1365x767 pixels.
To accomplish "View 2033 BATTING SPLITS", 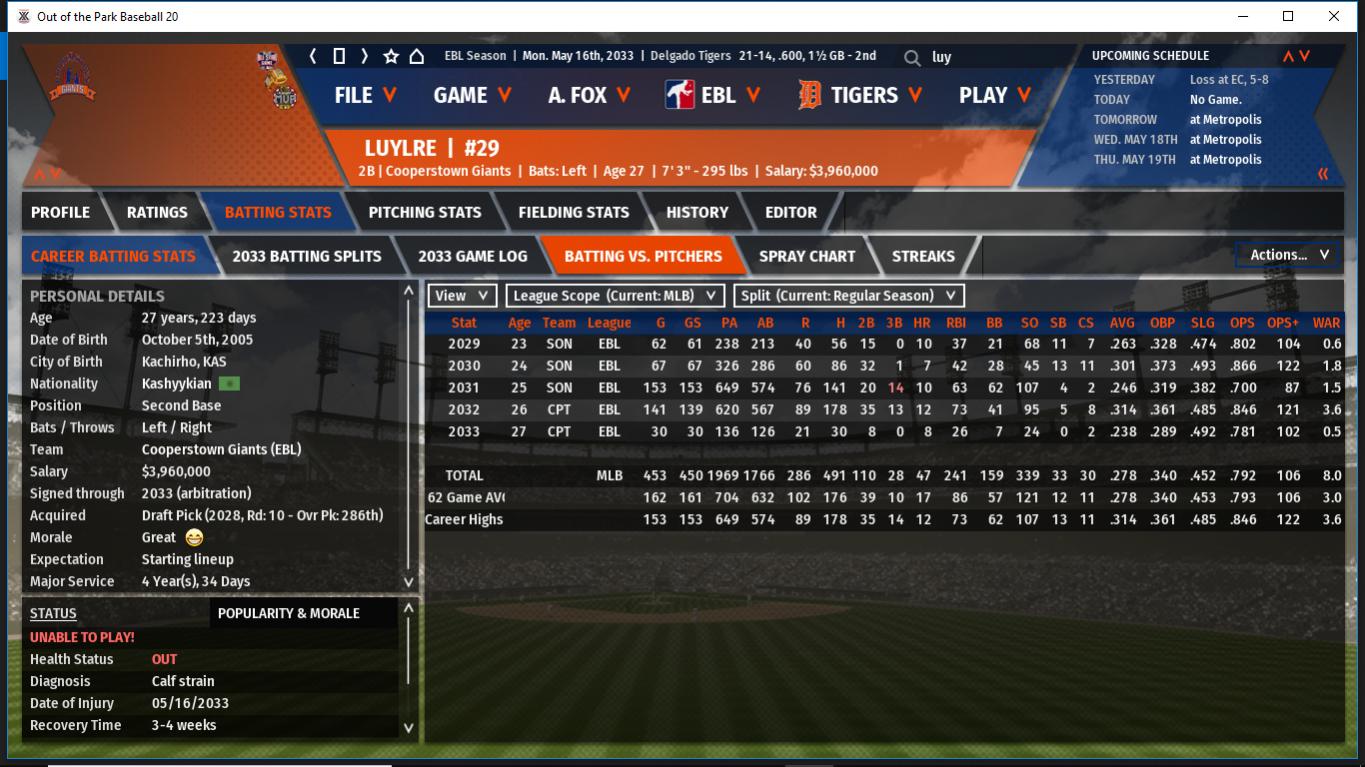I will tap(306, 256).
